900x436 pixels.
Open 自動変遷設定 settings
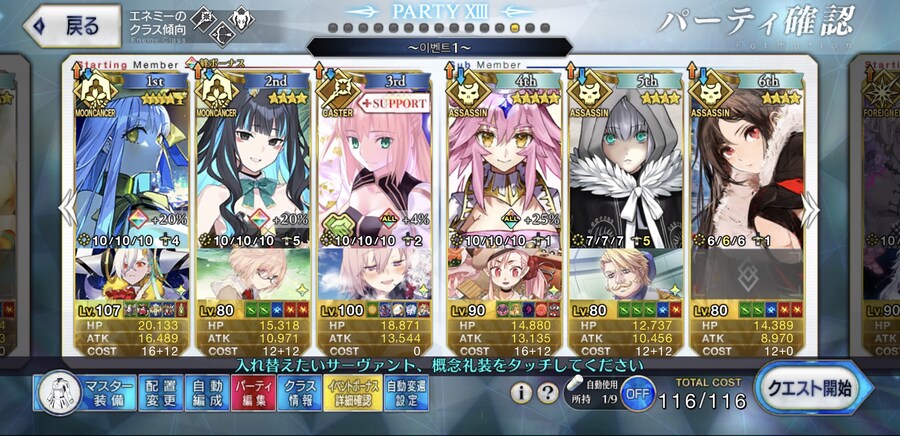tap(404, 394)
